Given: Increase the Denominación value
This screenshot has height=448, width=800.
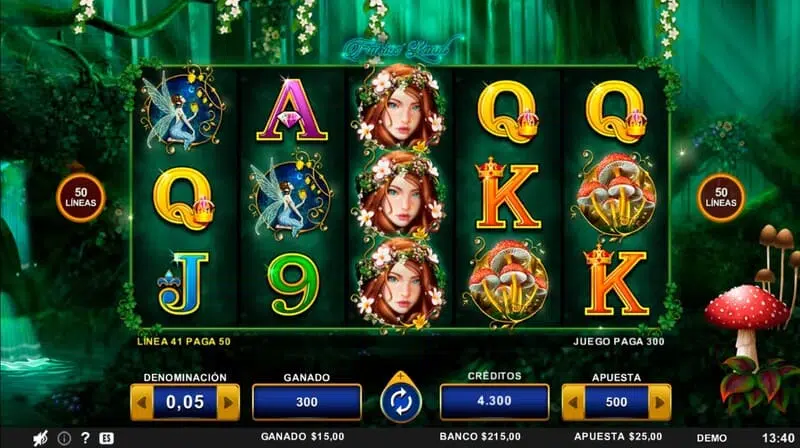Looking at the screenshot, I should [x=229, y=402].
